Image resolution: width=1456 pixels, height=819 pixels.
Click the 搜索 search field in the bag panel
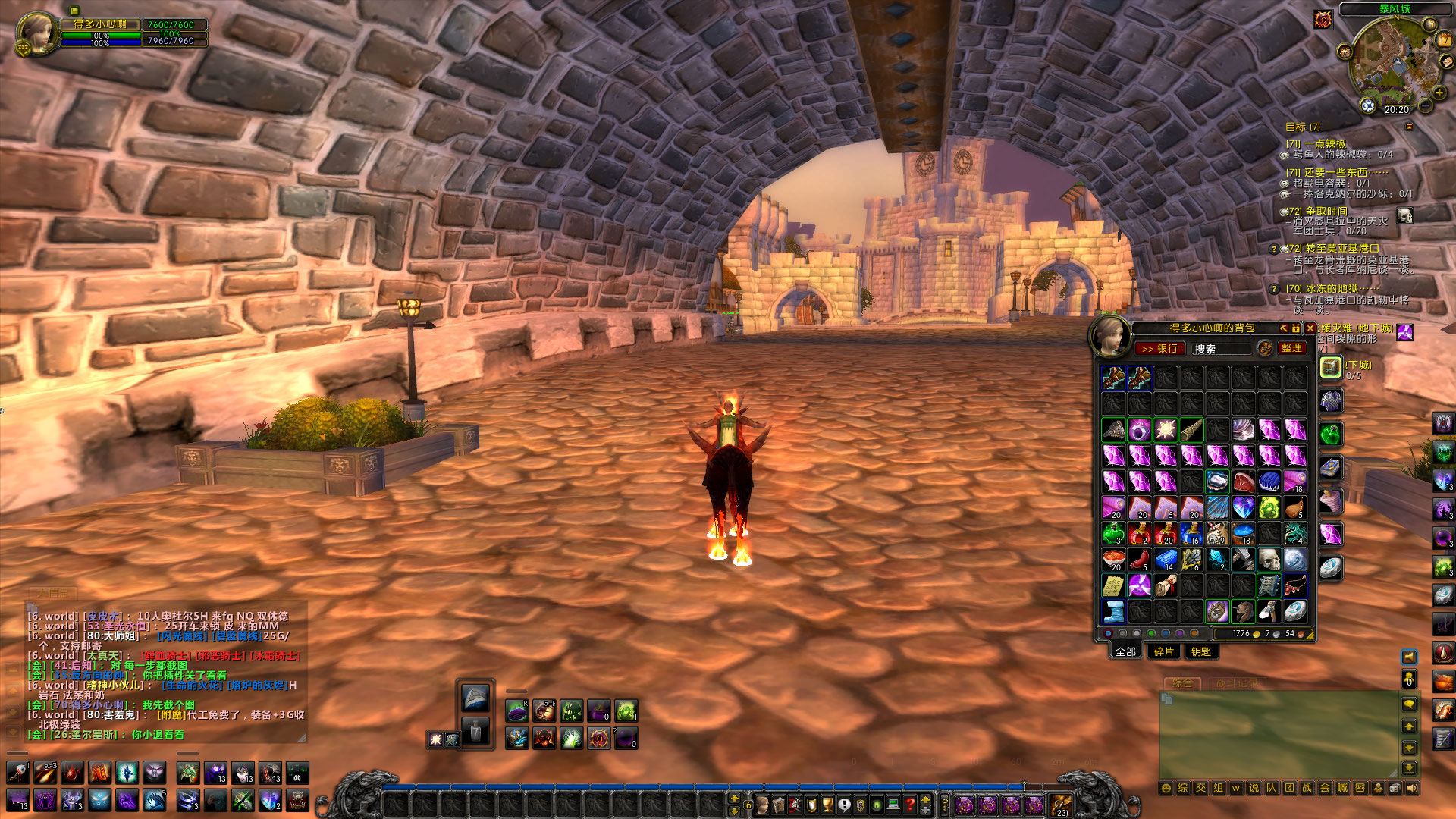(x=1222, y=349)
